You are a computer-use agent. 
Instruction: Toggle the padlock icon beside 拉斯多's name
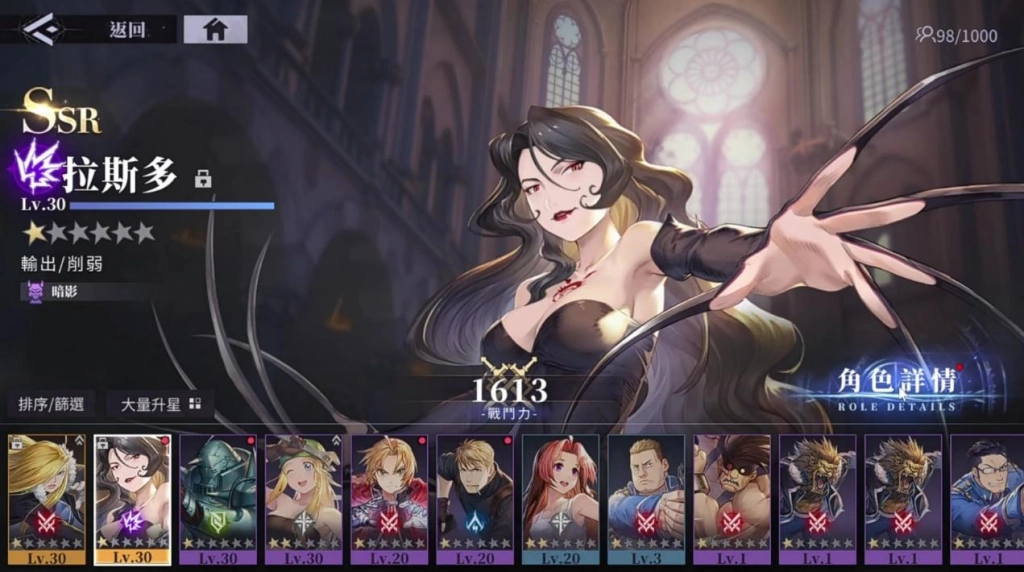click(203, 179)
